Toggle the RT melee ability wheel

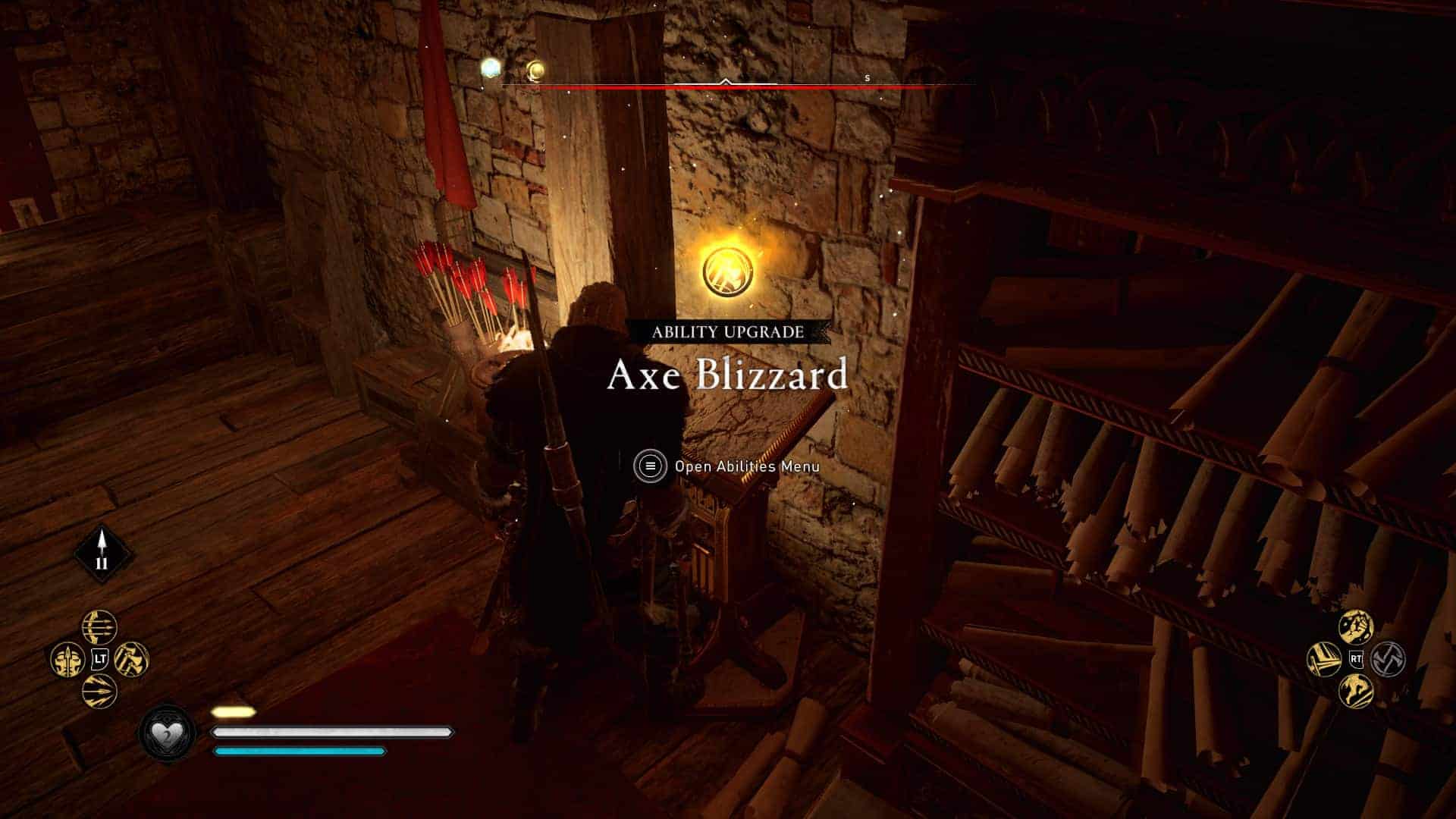(1357, 659)
